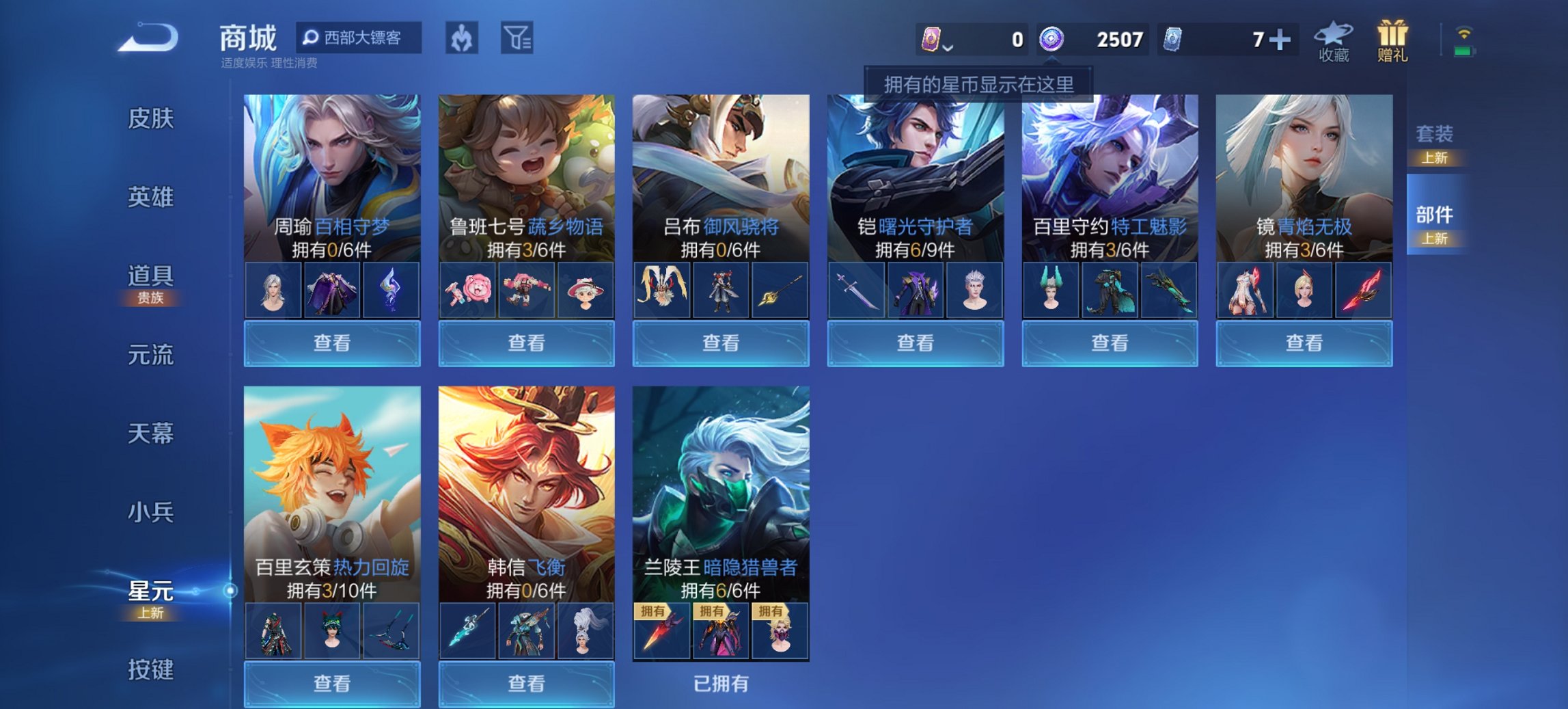Select the 小兵 category tab

click(152, 510)
